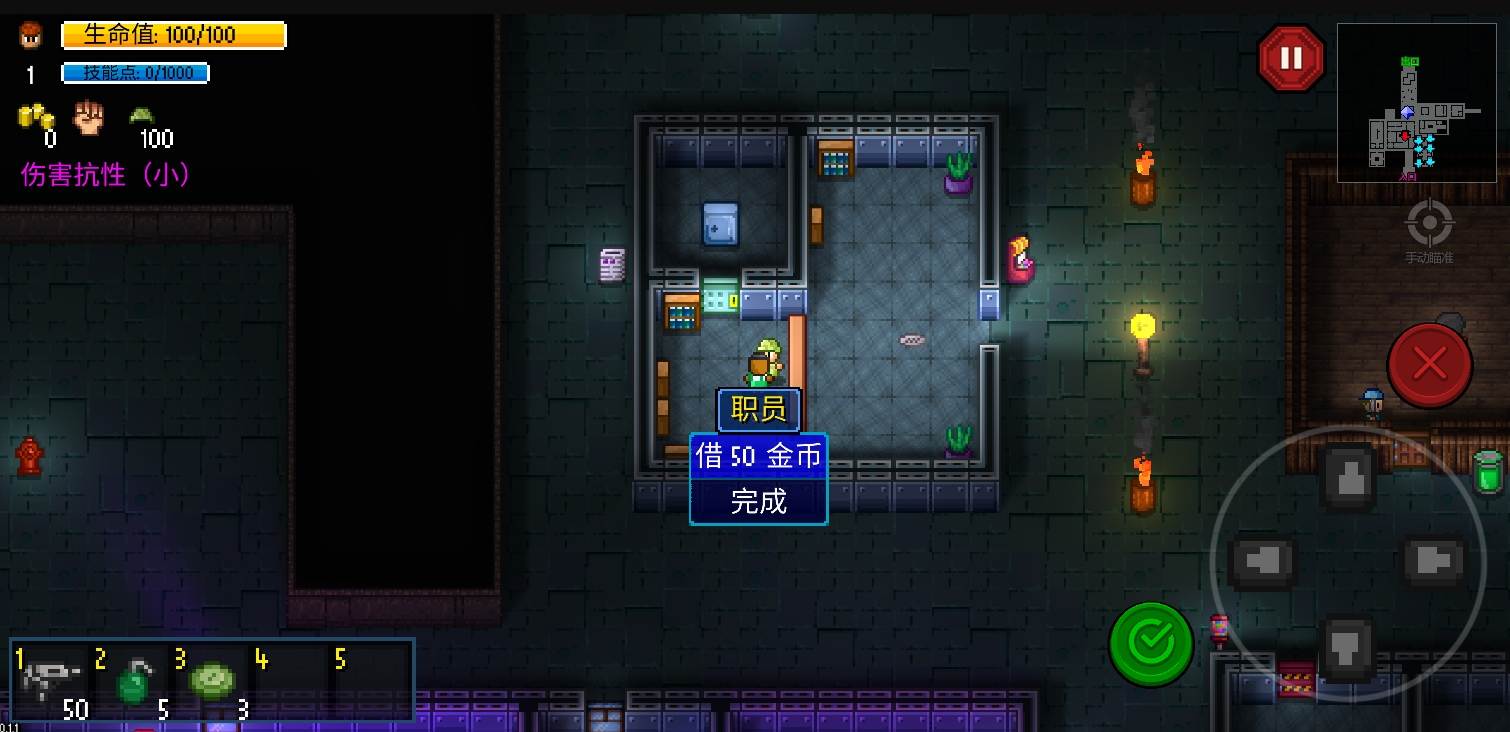Open the minimap

[x=1416, y=103]
